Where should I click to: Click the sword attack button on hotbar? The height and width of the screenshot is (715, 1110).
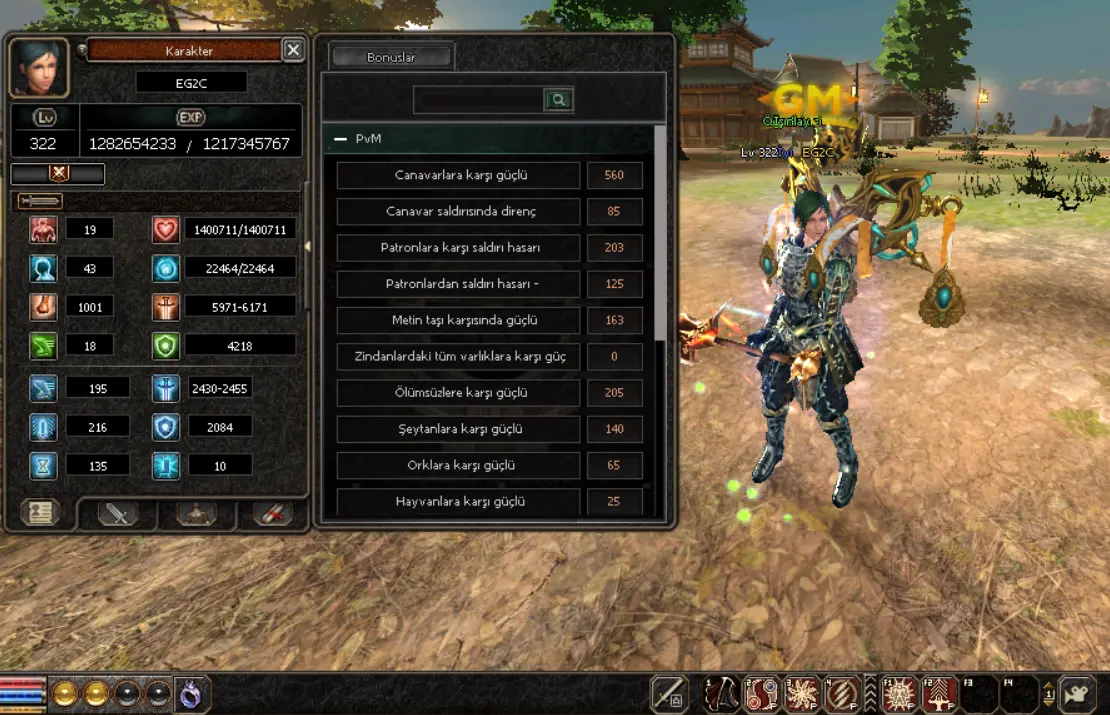coord(669,694)
